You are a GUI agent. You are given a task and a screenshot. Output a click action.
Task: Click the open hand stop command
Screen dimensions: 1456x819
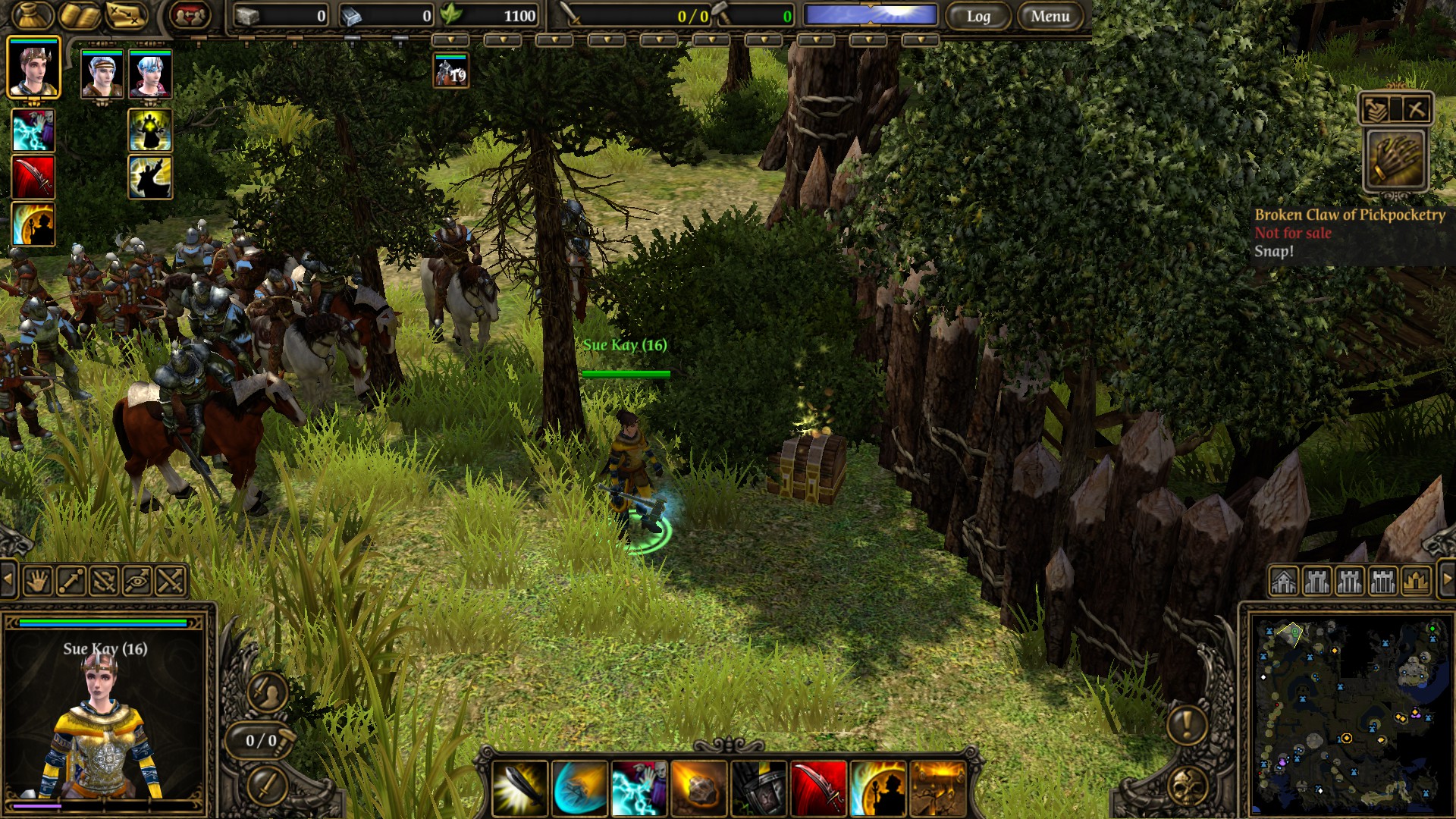37,582
